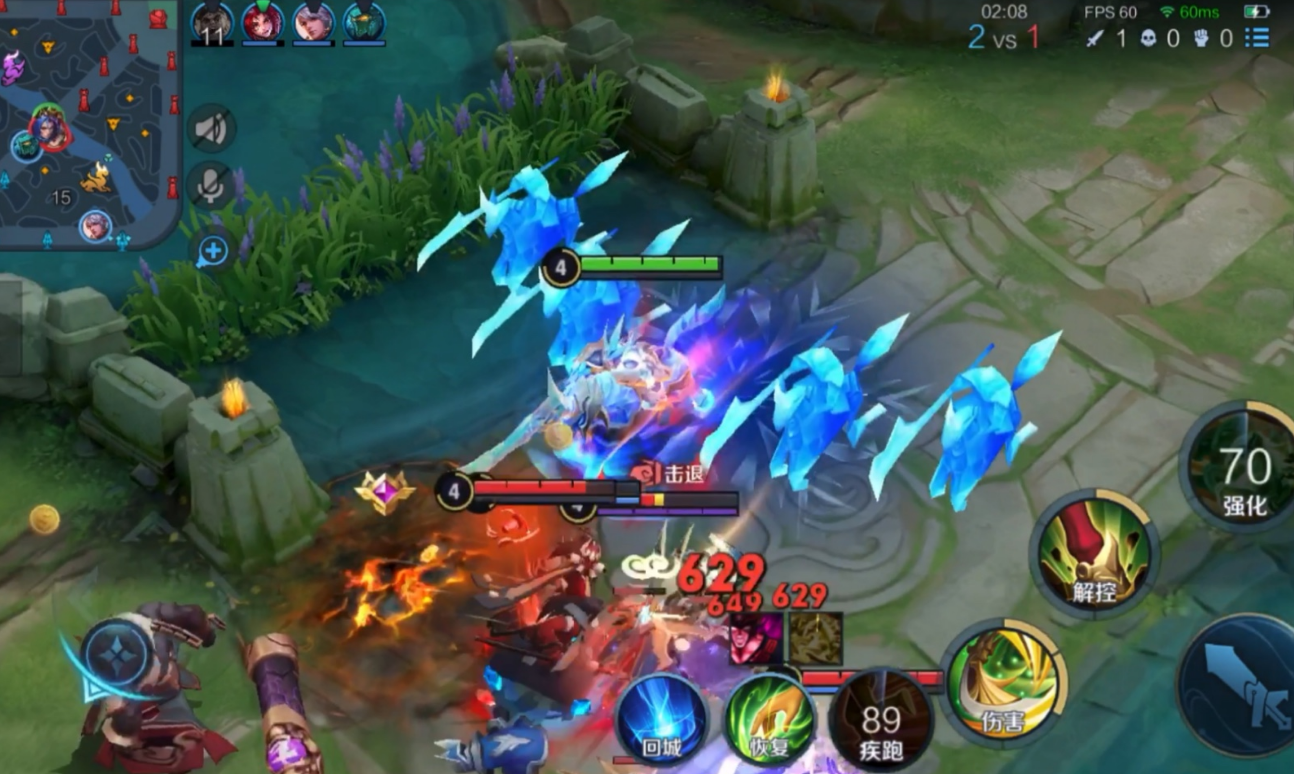Select the teammate portrait marked 11

pyautogui.click(x=212, y=23)
